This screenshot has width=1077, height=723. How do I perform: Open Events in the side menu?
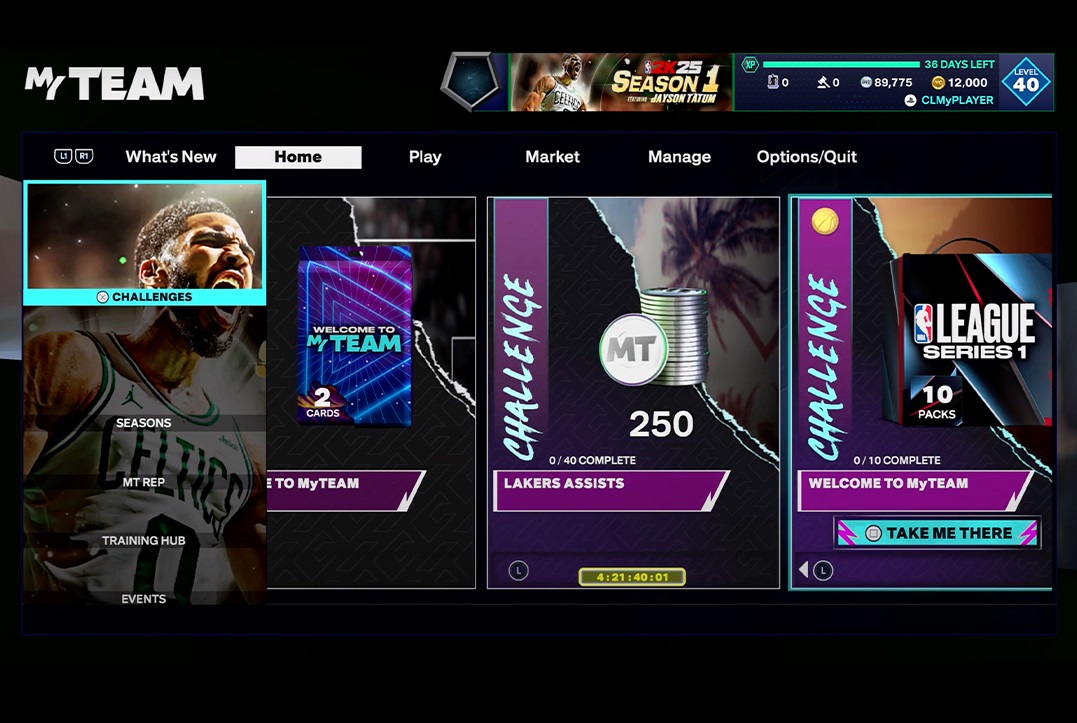pos(144,598)
